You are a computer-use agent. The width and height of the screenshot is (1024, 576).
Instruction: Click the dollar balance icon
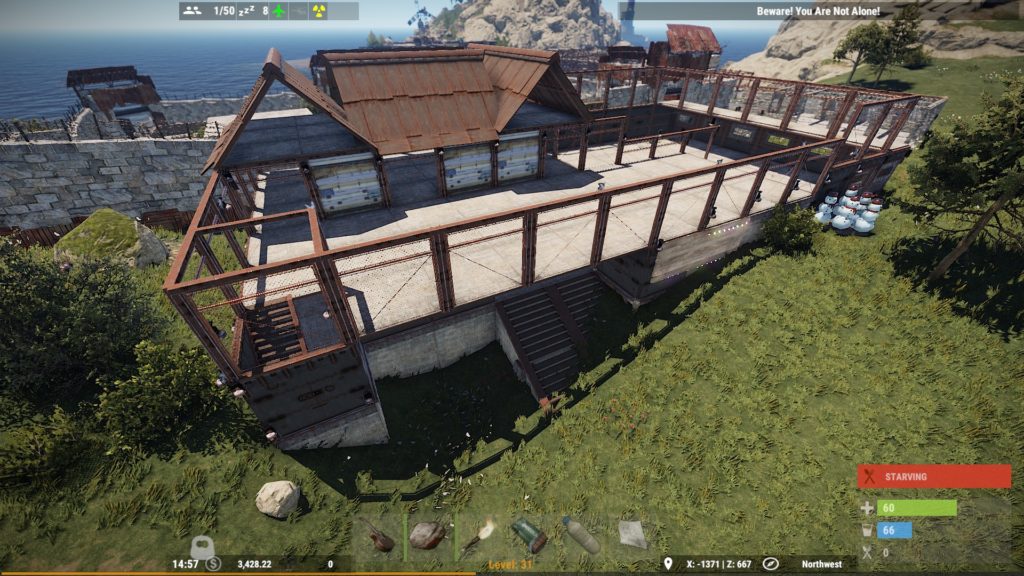[213, 564]
